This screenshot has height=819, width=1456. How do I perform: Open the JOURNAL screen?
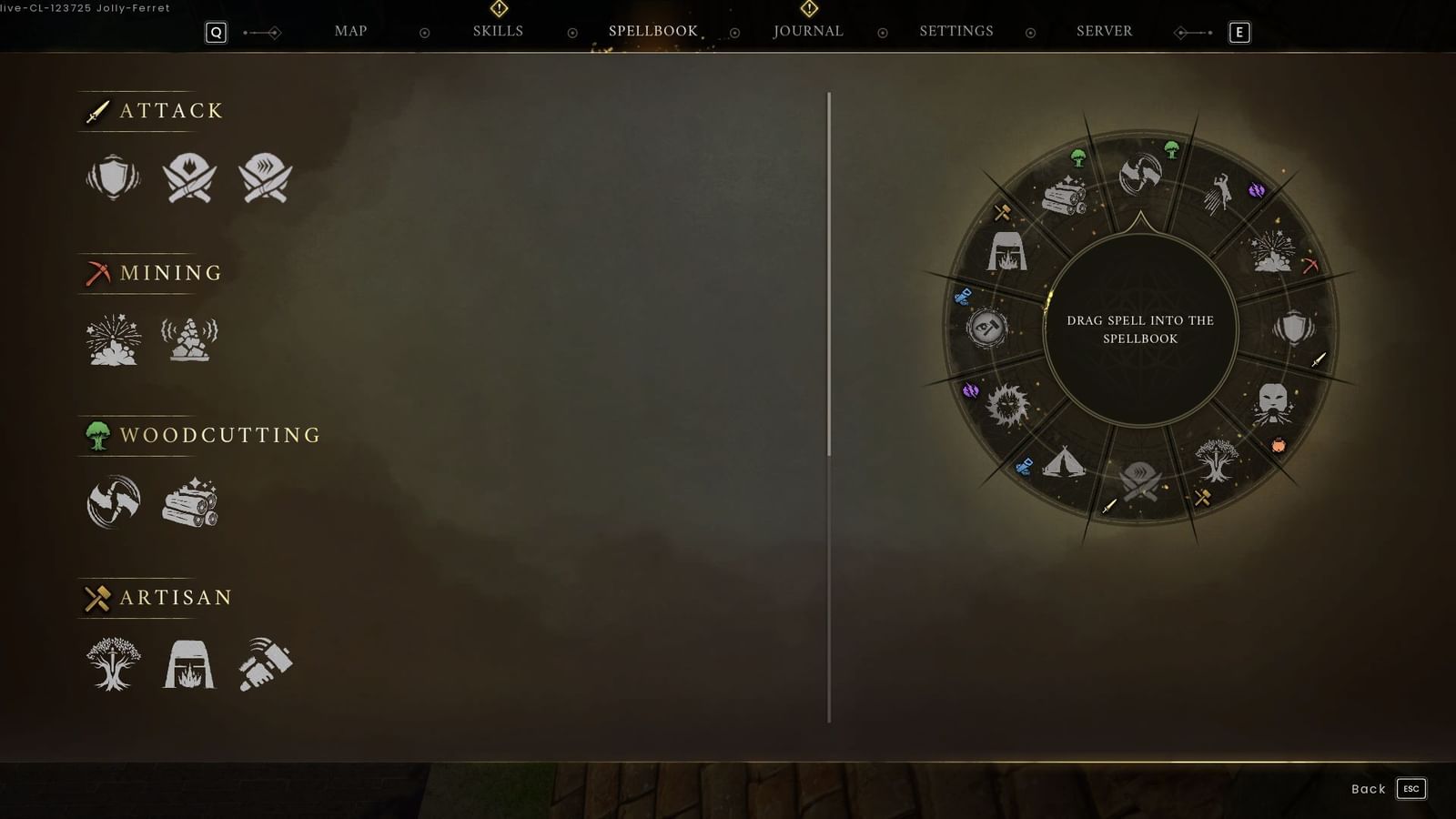tap(808, 30)
